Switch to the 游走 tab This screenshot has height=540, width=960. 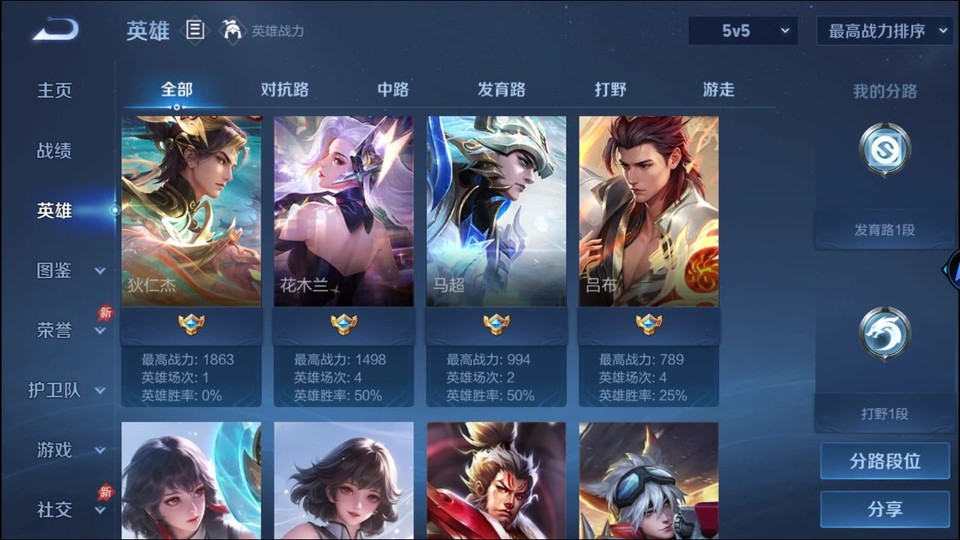click(x=718, y=90)
